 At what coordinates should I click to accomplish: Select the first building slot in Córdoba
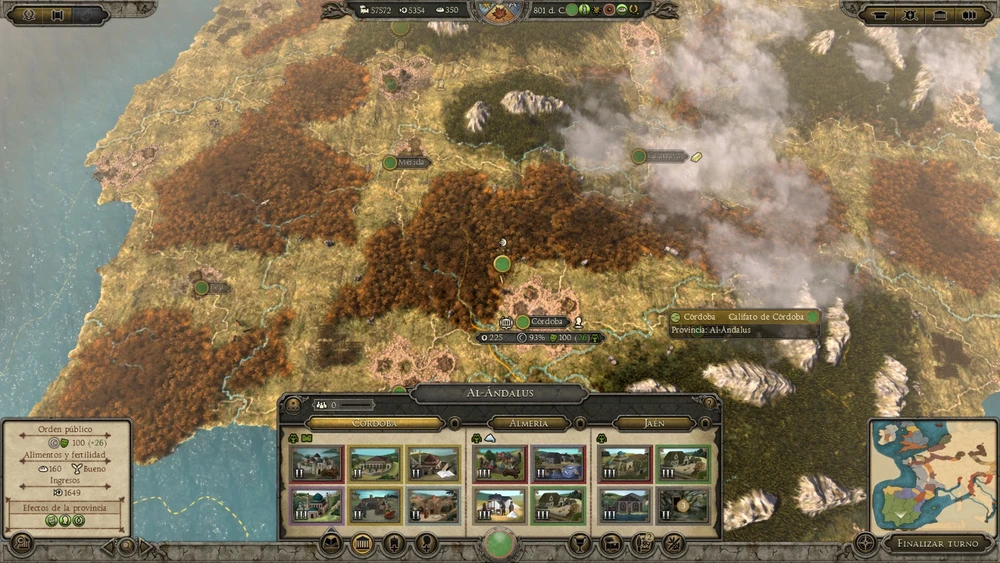[315, 463]
